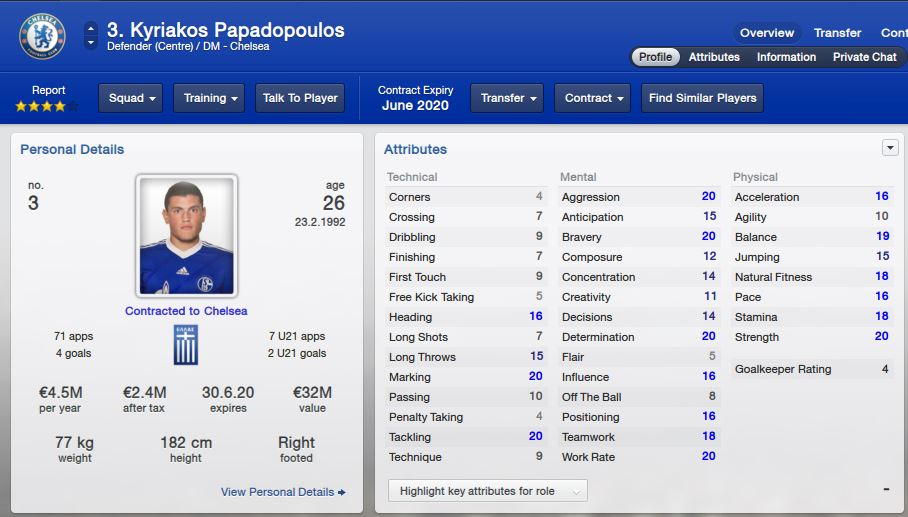Switch to the Overview tab
908x517 pixels.
click(767, 33)
